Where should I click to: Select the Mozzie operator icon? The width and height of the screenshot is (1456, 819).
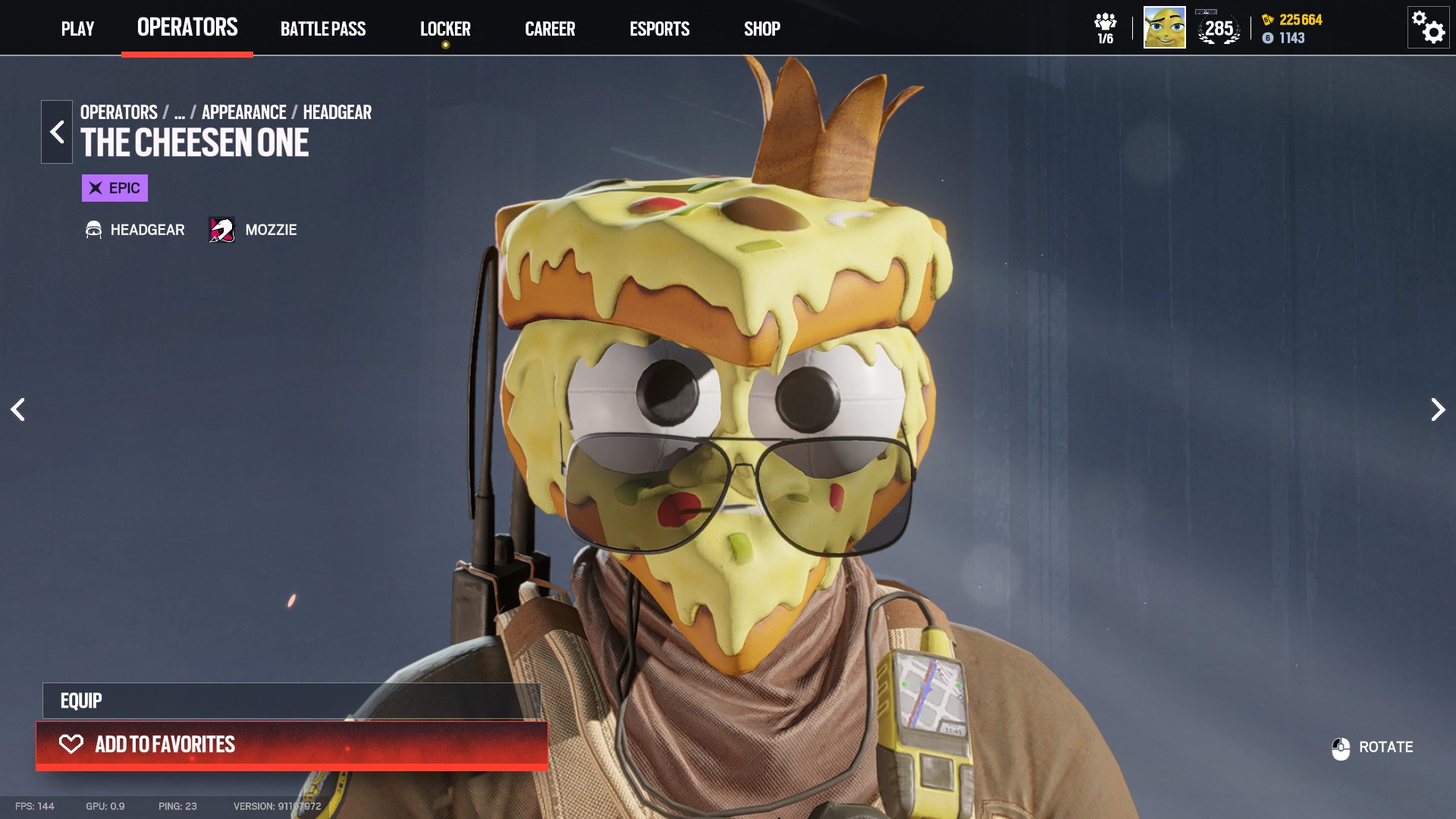click(221, 229)
